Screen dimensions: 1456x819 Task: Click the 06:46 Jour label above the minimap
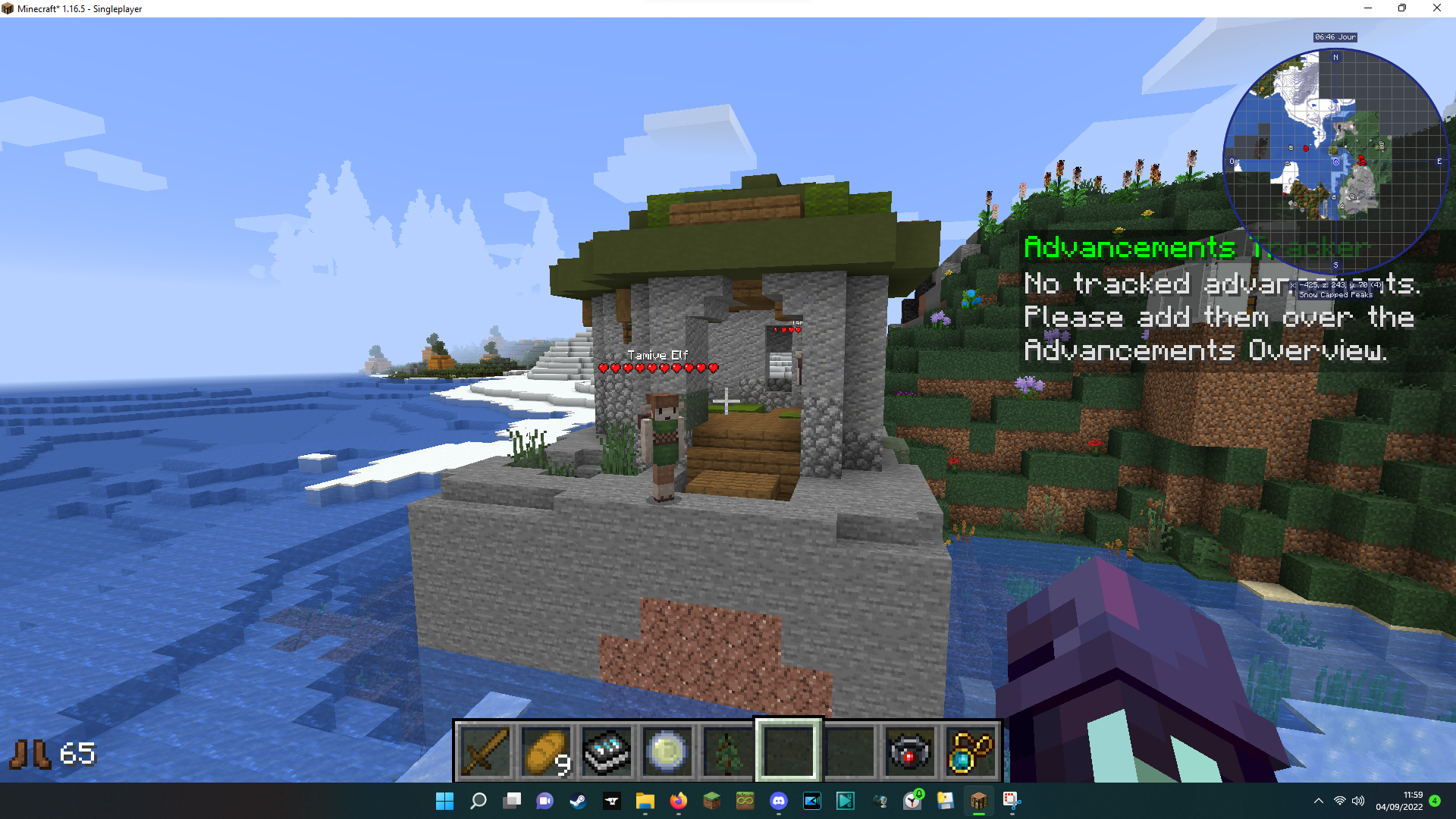point(1335,36)
